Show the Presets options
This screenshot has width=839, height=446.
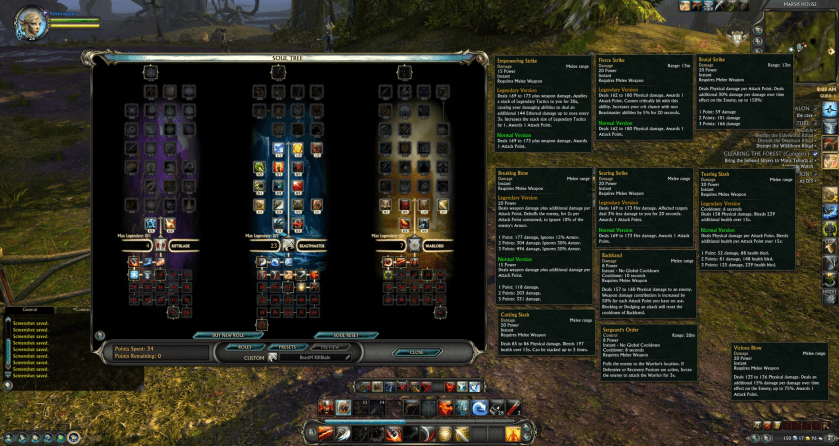pyautogui.click(x=289, y=347)
